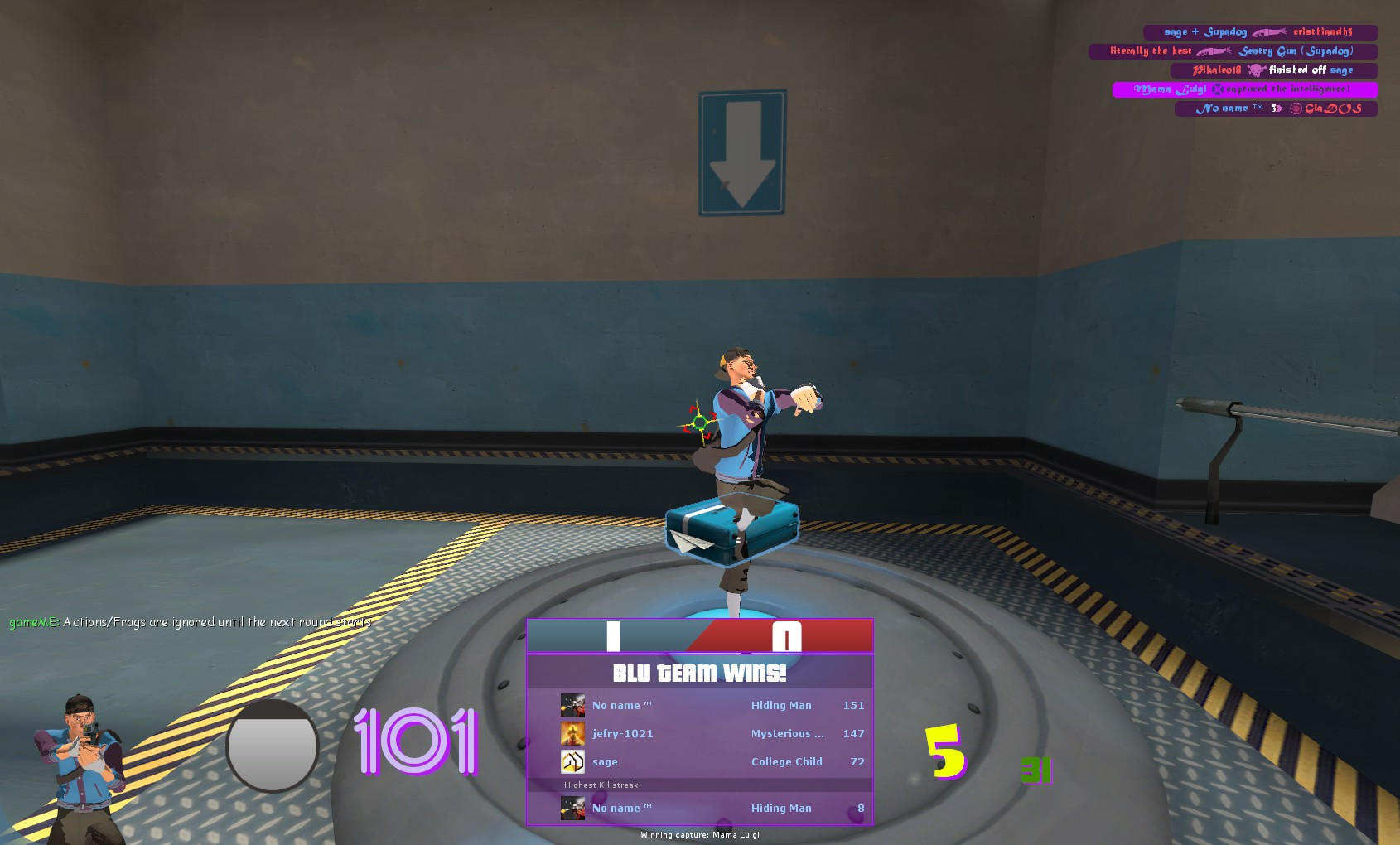
Task: Click sage's yellow logo avatar icon
Action: pyautogui.click(x=572, y=760)
